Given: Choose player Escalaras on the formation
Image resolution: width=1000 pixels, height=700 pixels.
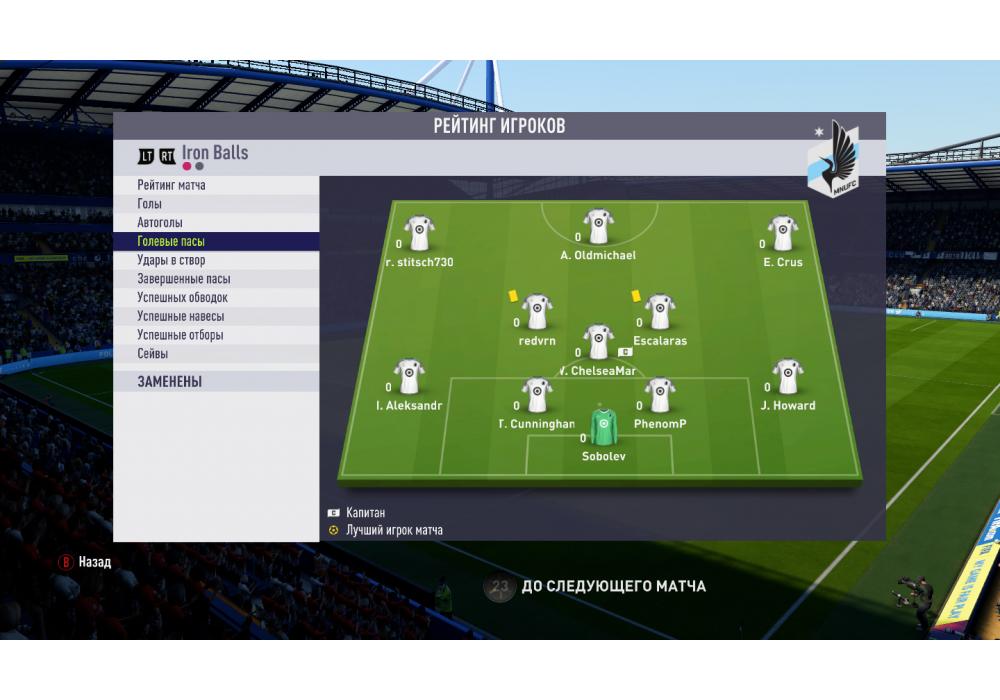Looking at the screenshot, I should coord(660,312).
